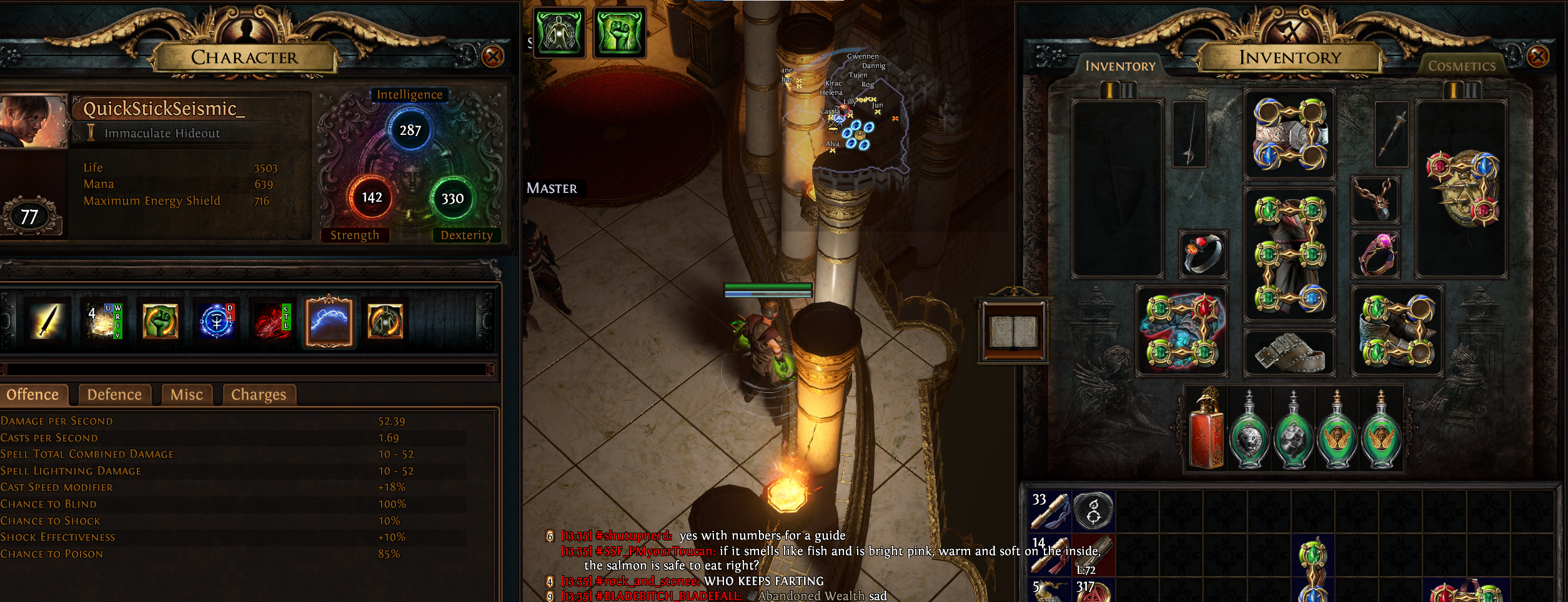Close the Character panel
1568x602 pixels.
coord(493,57)
